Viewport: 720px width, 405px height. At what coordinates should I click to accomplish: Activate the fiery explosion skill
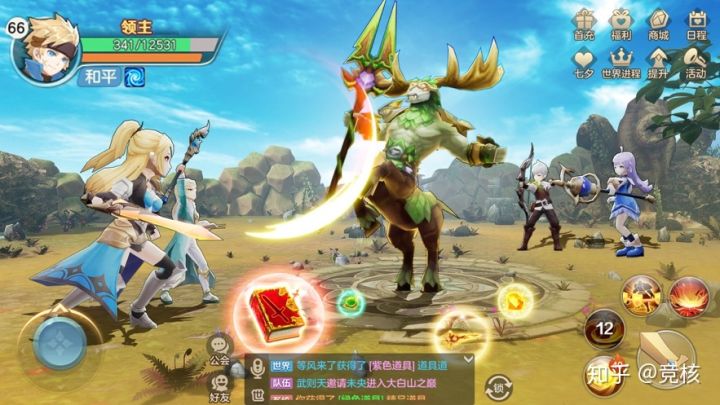click(689, 297)
